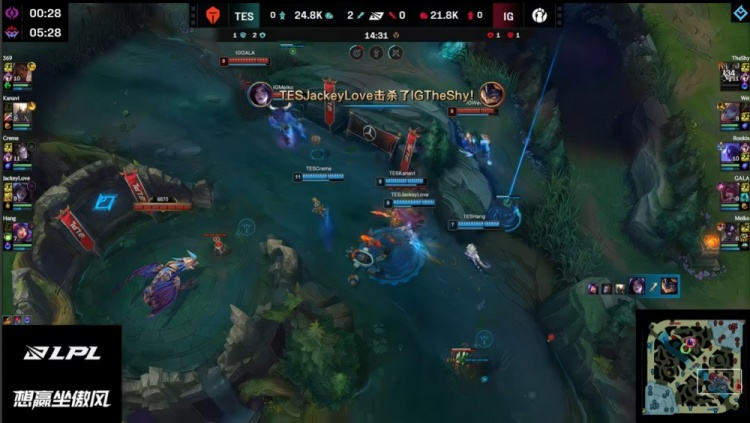Select TheShy's champion portrait
750x423 pixels.
[731, 73]
